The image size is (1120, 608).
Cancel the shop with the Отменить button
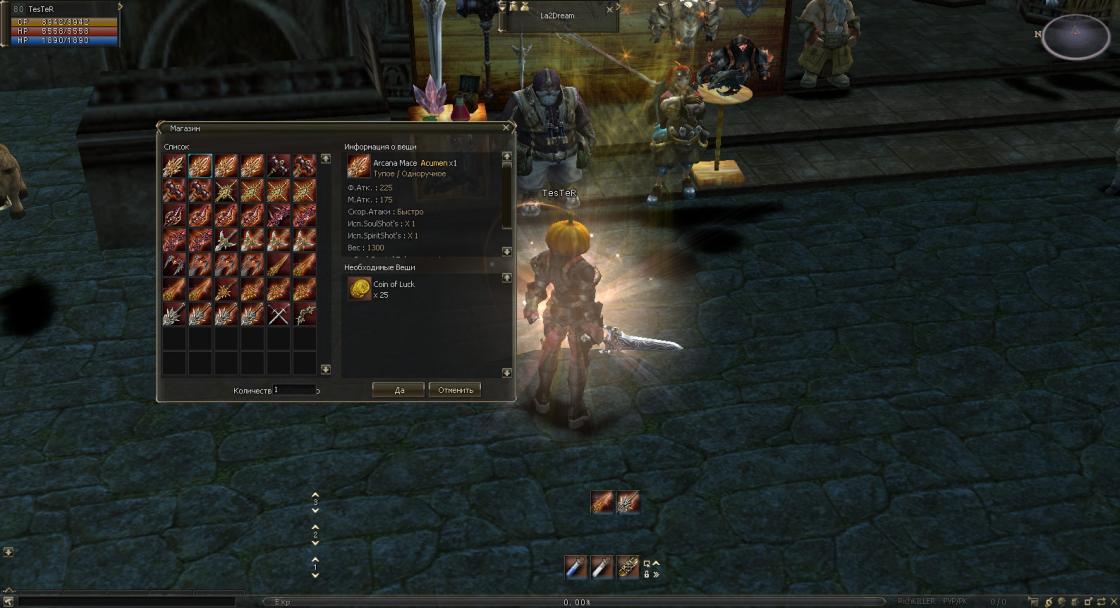click(455, 390)
